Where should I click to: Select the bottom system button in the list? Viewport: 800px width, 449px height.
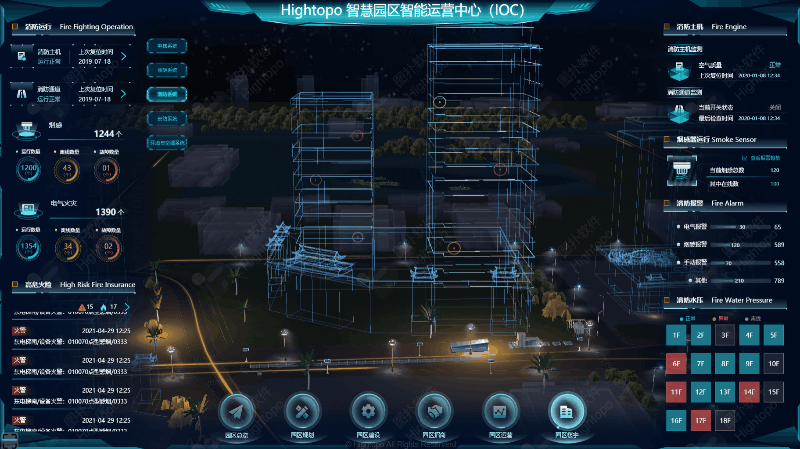click(167, 142)
